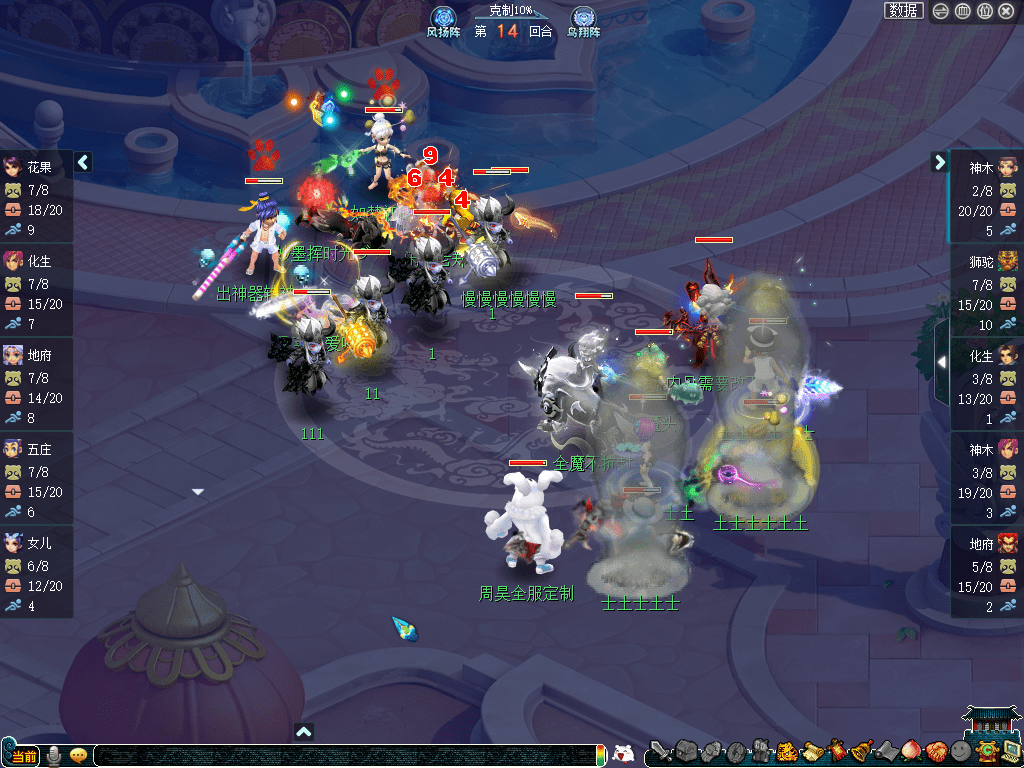1024x768 pixels.
Task: Select 女儿 in the left team list
Action: pyautogui.click(x=37, y=542)
